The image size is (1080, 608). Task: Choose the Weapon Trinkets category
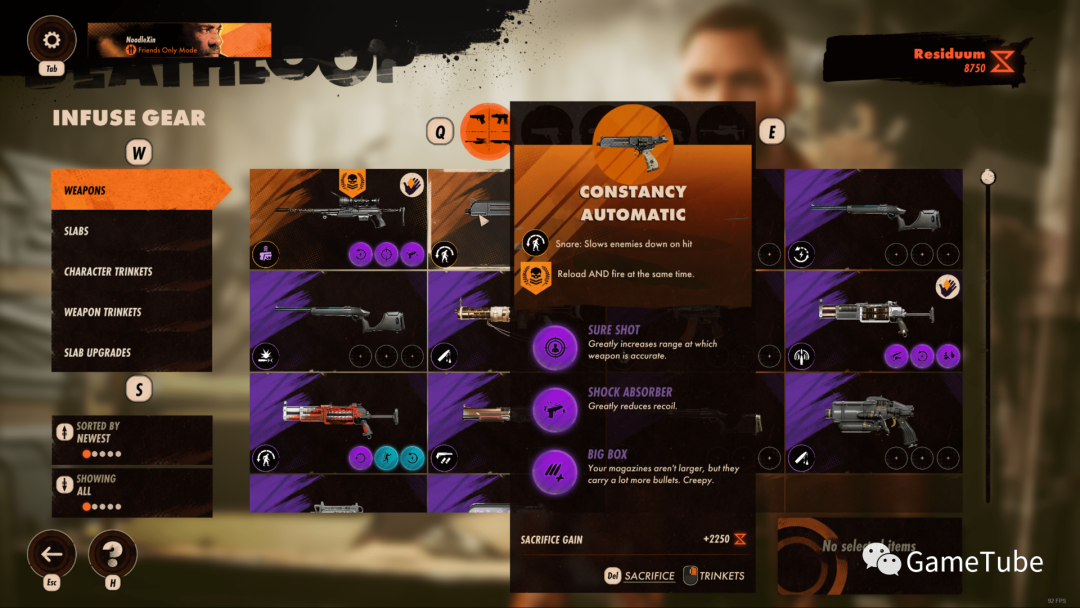tap(132, 312)
